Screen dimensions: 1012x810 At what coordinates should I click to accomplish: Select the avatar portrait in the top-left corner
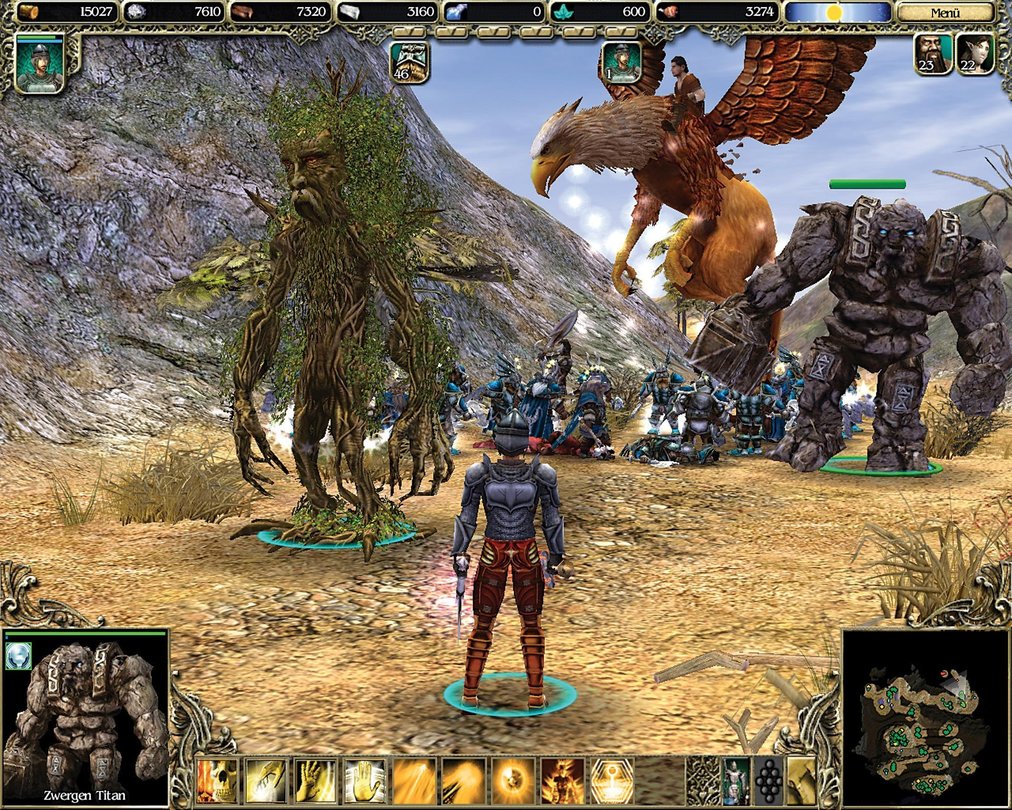tap(40, 62)
